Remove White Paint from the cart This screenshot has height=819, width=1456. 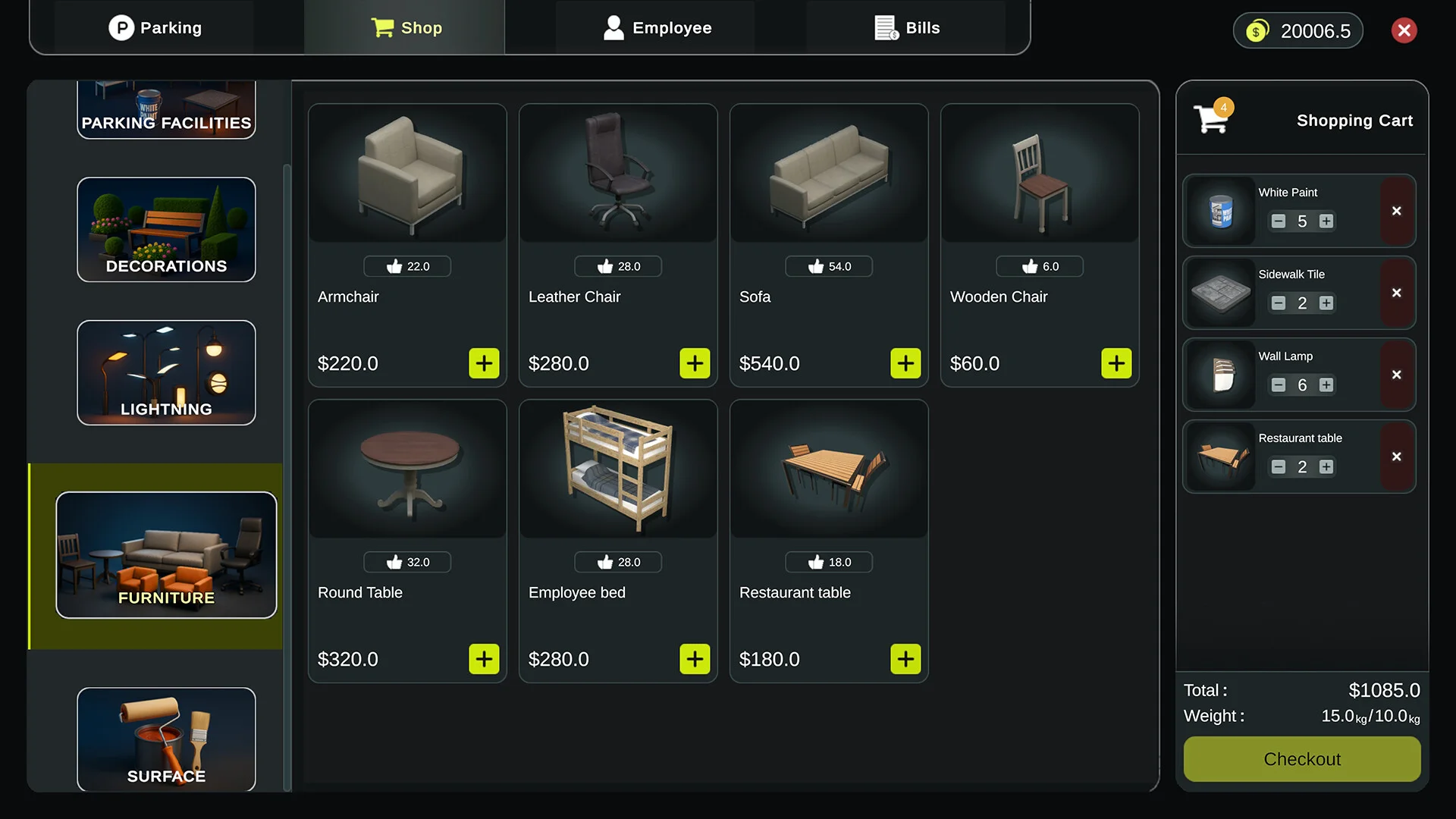click(1397, 211)
